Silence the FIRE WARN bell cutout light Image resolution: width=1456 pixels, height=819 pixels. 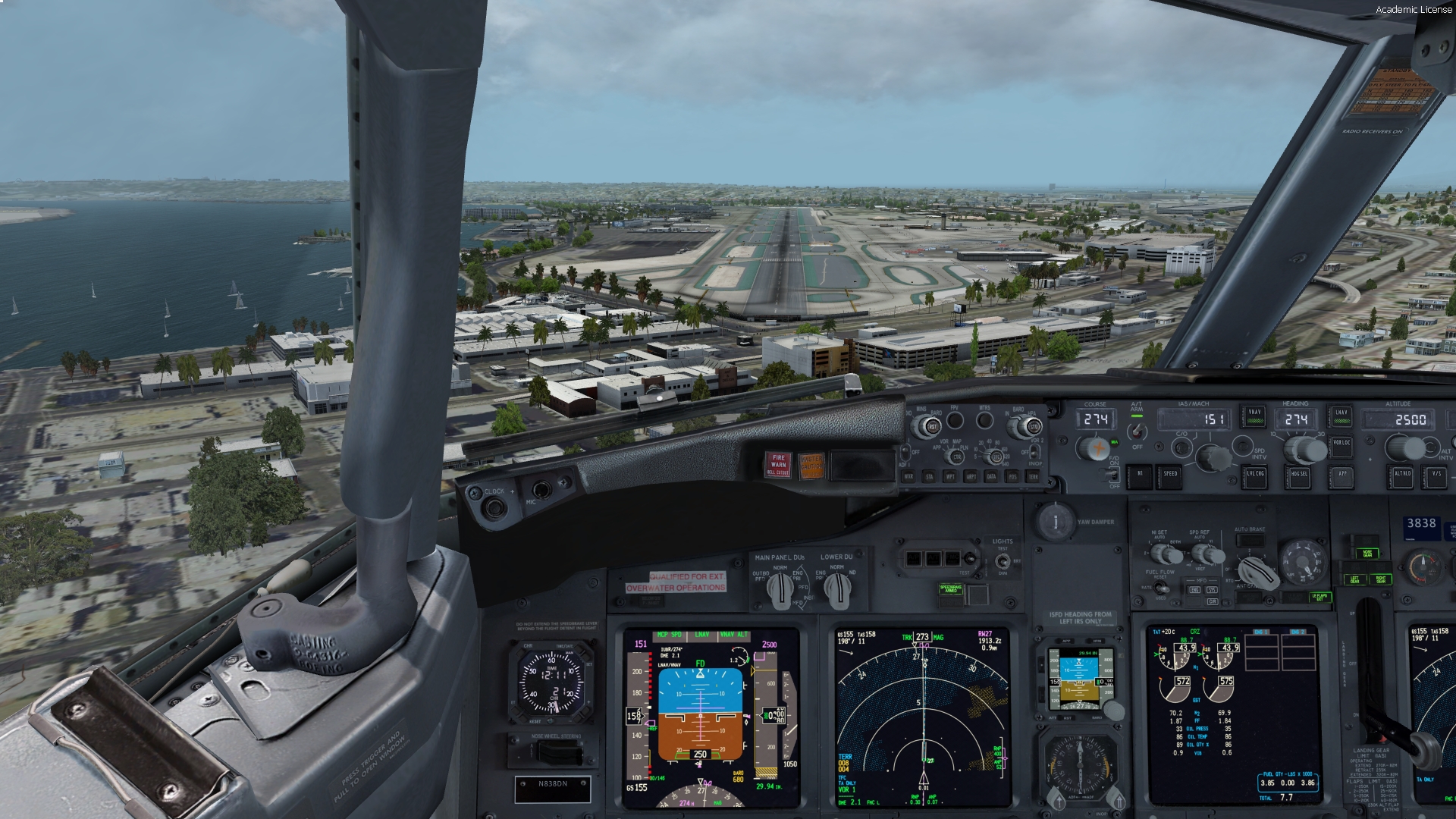[x=778, y=464]
